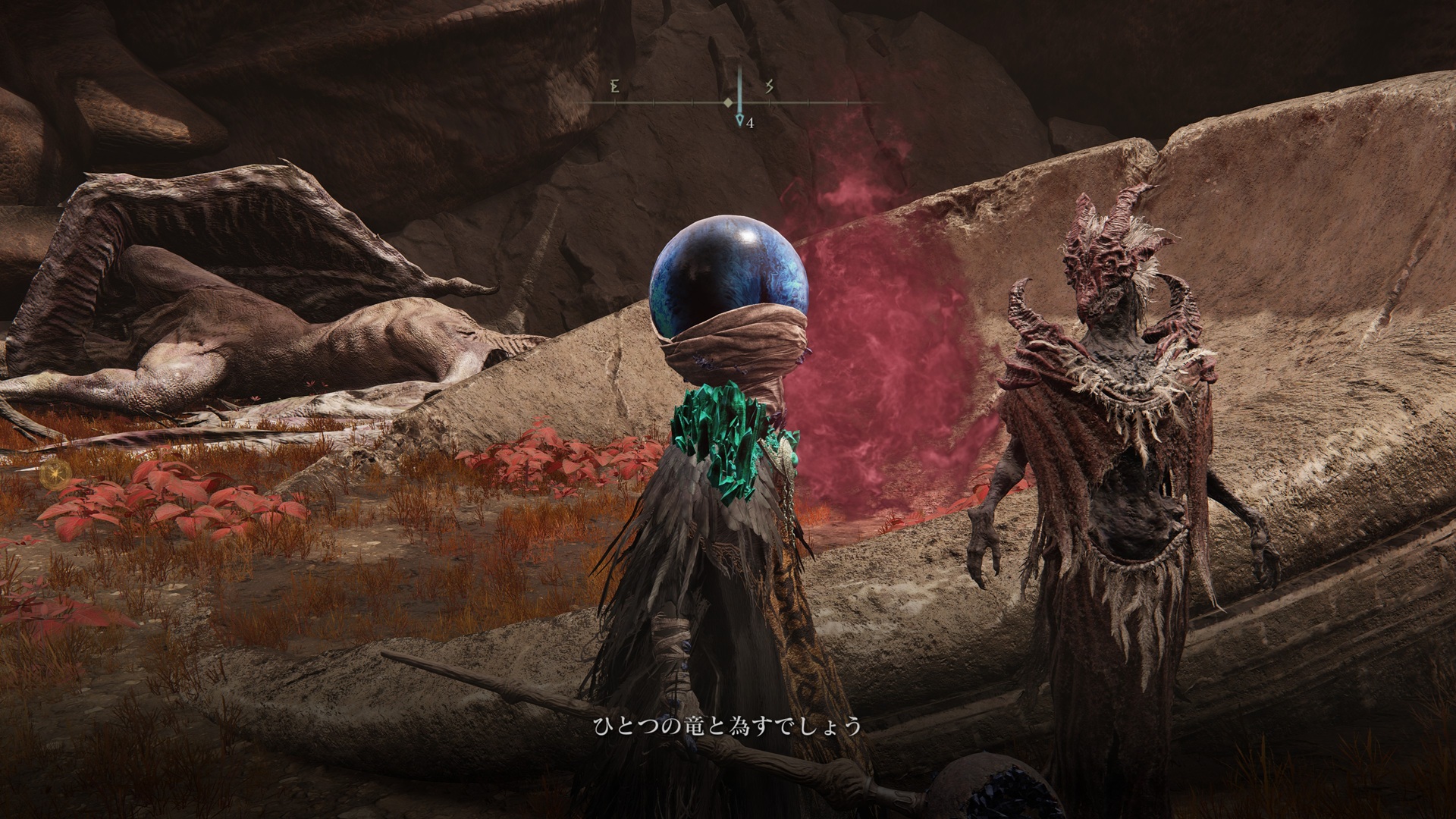This screenshot has height=819, width=1456.
Task: Click the blue beacon marker on the compass
Action: pos(740,120)
